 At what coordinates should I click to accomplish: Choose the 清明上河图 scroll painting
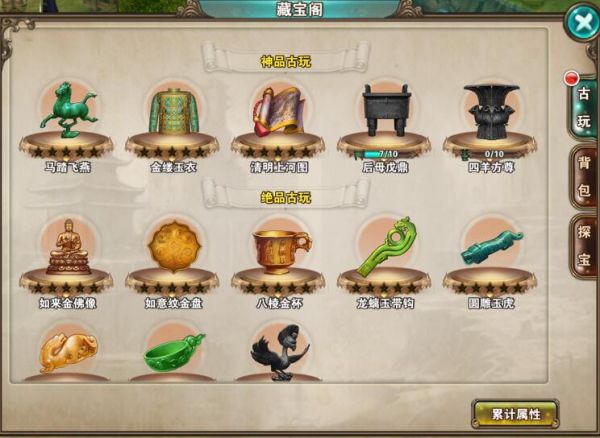[278, 108]
